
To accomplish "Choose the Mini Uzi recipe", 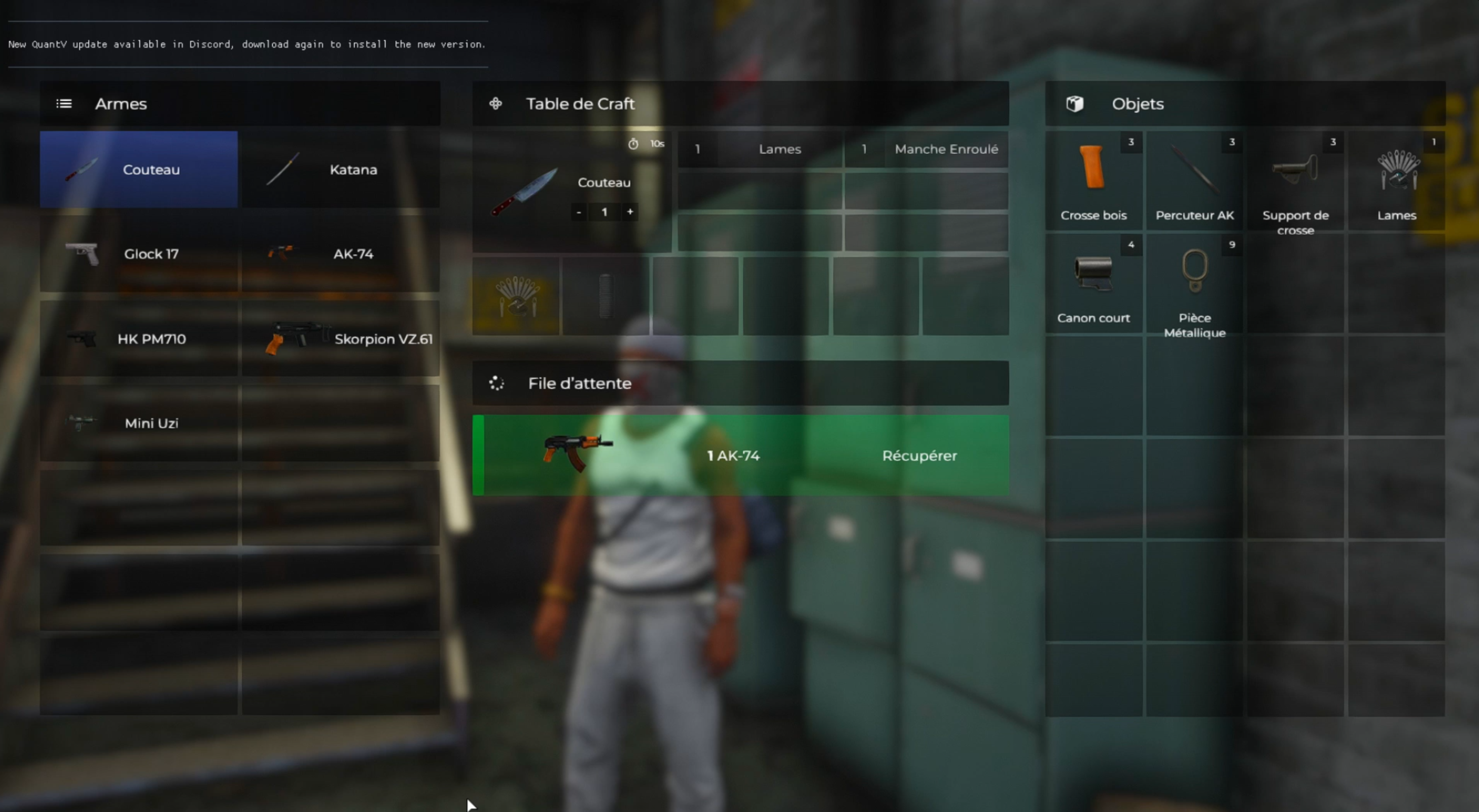I will click(x=139, y=423).
